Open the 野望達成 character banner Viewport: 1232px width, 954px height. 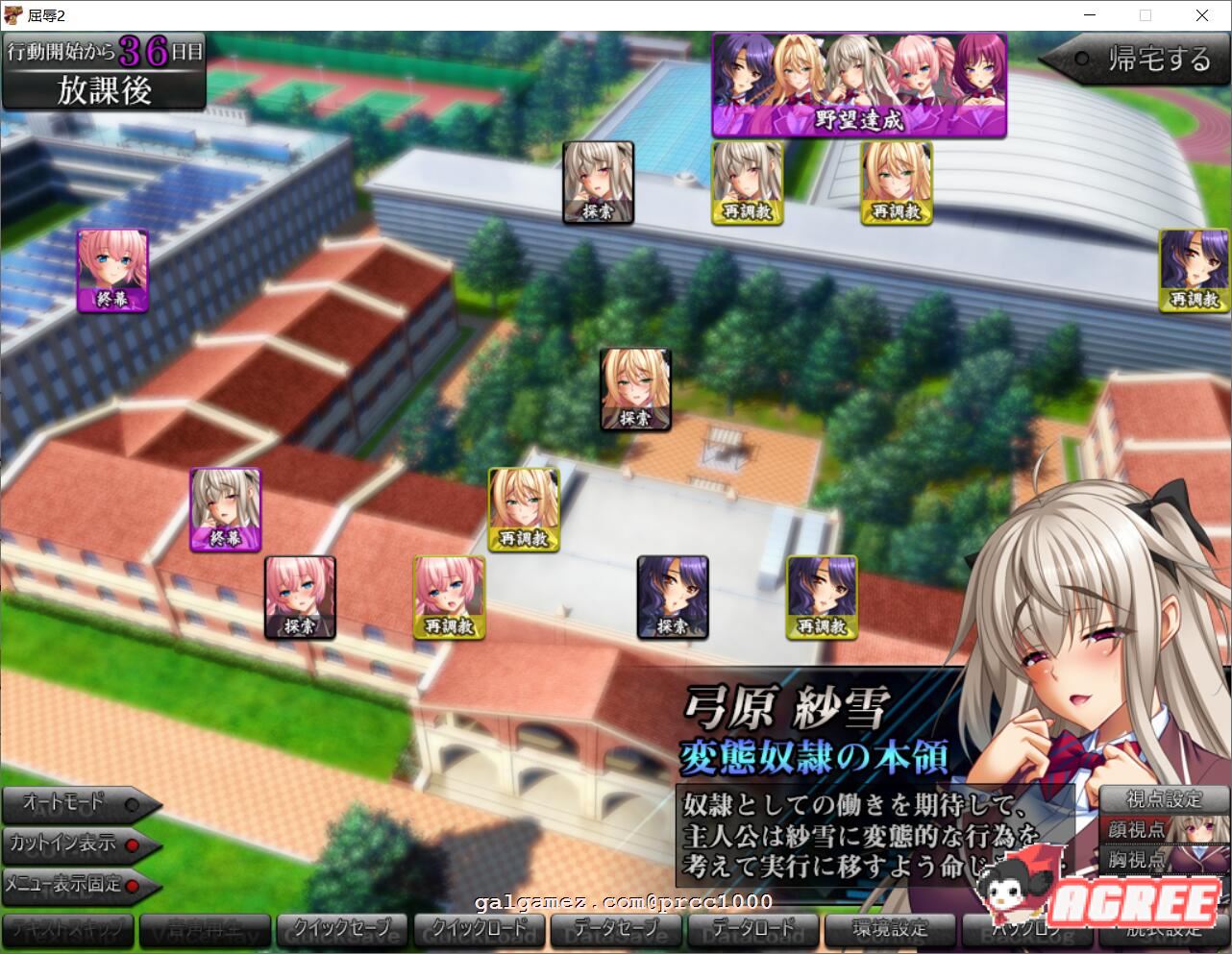tap(858, 86)
